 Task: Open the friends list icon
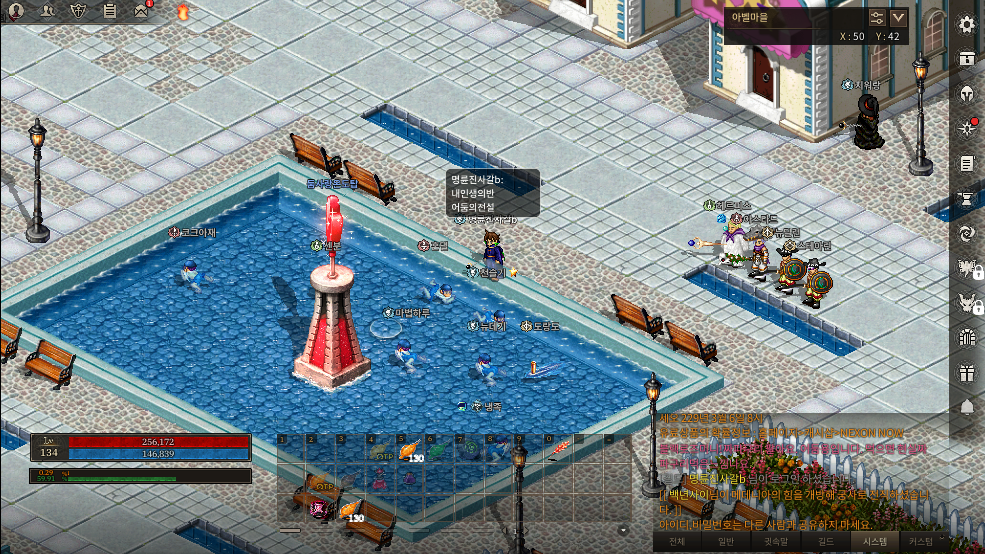(47, 12)
